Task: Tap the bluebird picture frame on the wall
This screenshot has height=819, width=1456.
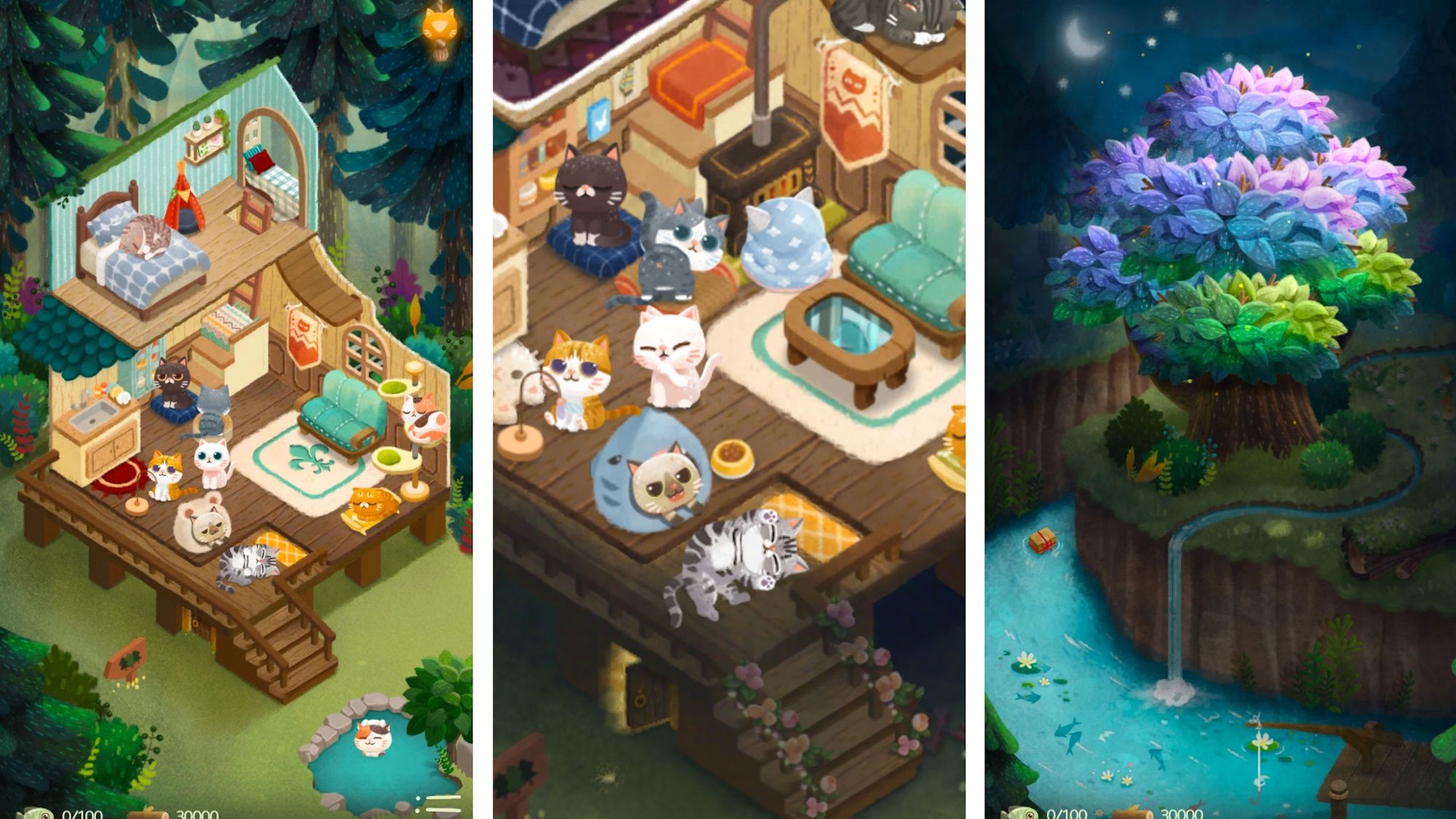Action: [x=598, y=120]
